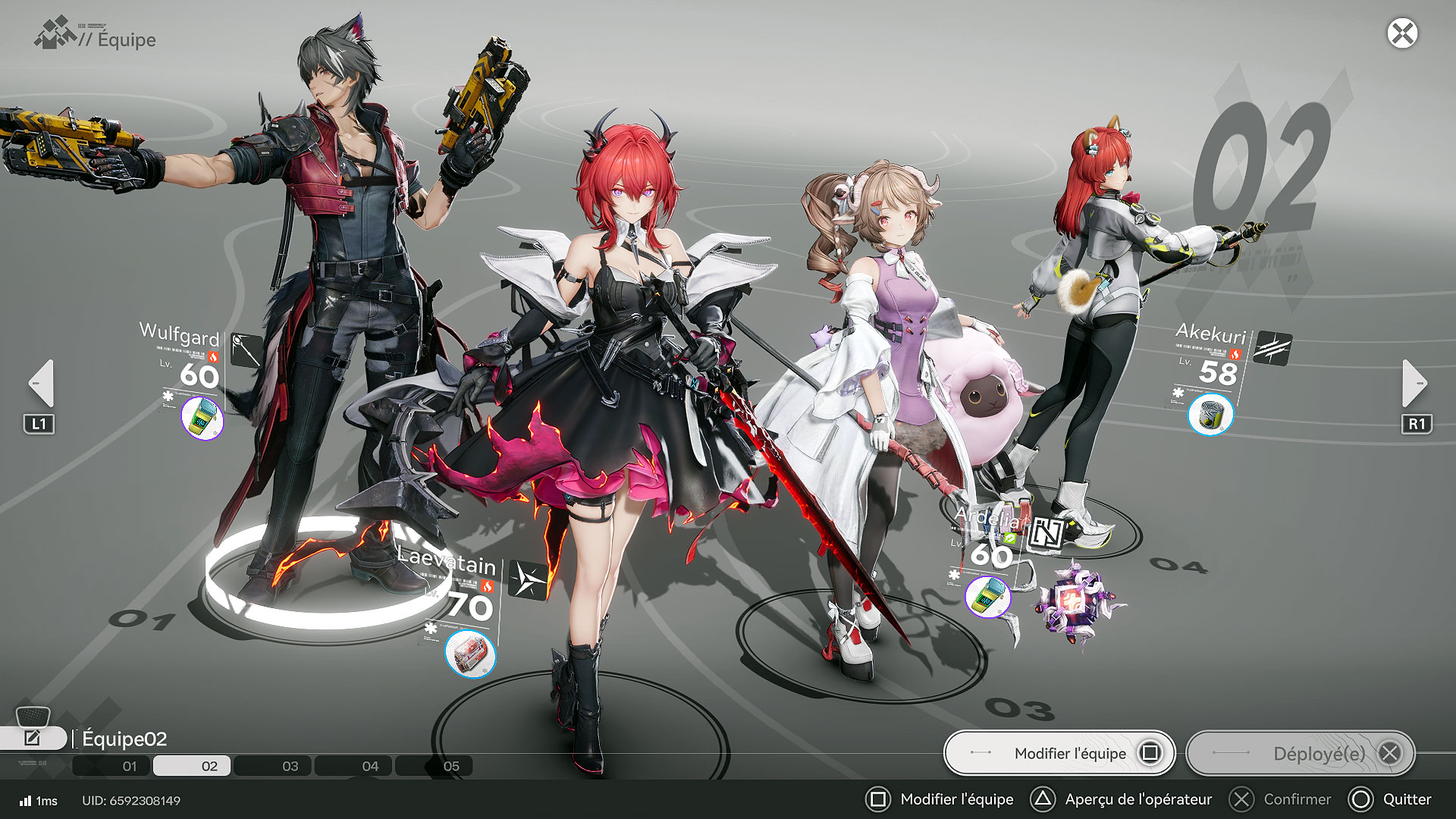
Task: Open team tab 04
Action: 370,766
